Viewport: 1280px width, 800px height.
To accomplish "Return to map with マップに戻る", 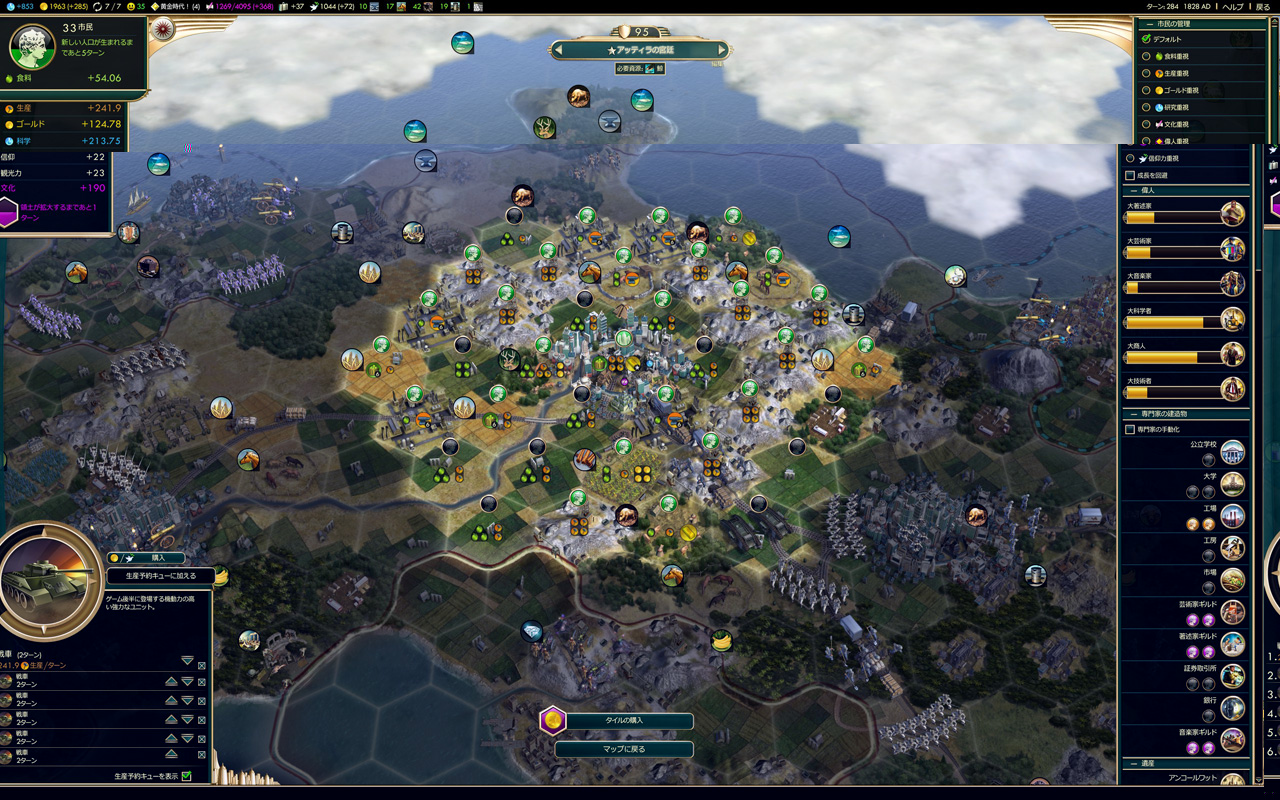I will pyautogui.click(x=623, y=749).
